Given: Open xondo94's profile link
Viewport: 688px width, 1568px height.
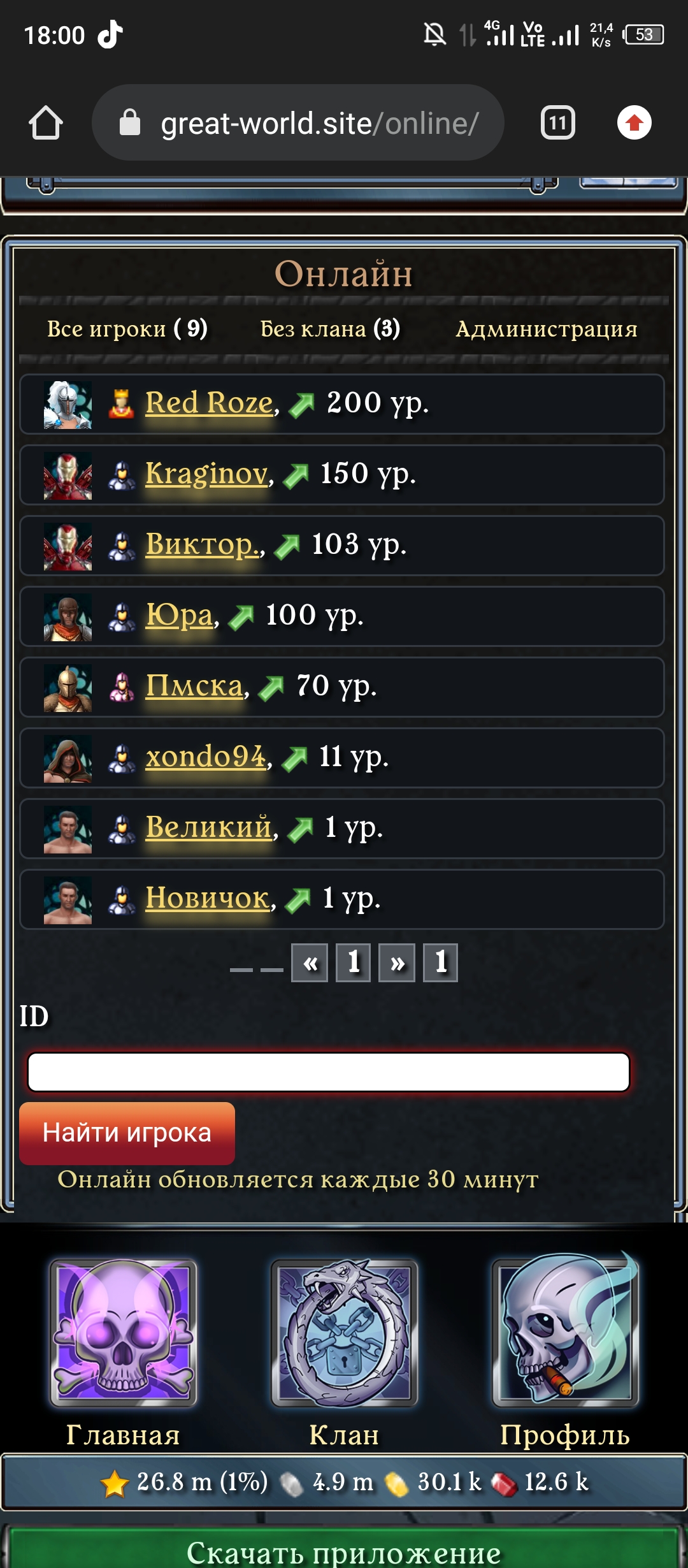Looking at the screenshot, I should click(205, 757).
